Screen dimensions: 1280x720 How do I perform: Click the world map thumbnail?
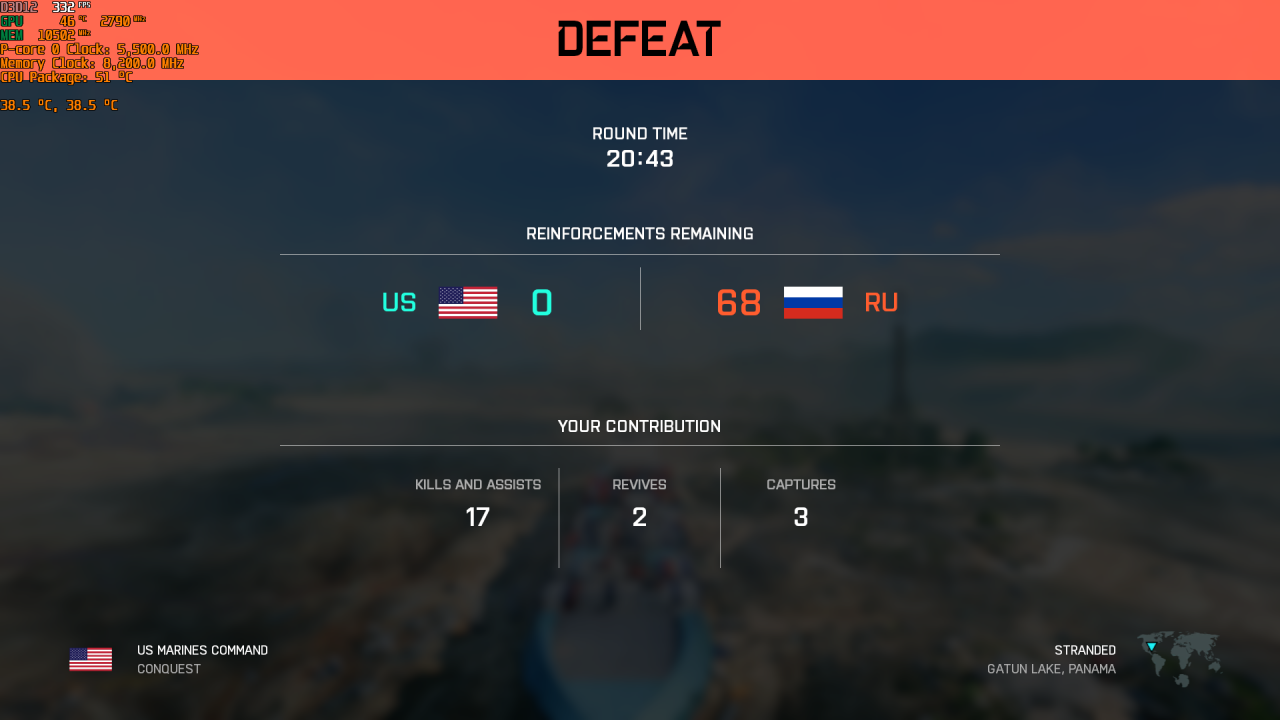tap(1177, 660)
